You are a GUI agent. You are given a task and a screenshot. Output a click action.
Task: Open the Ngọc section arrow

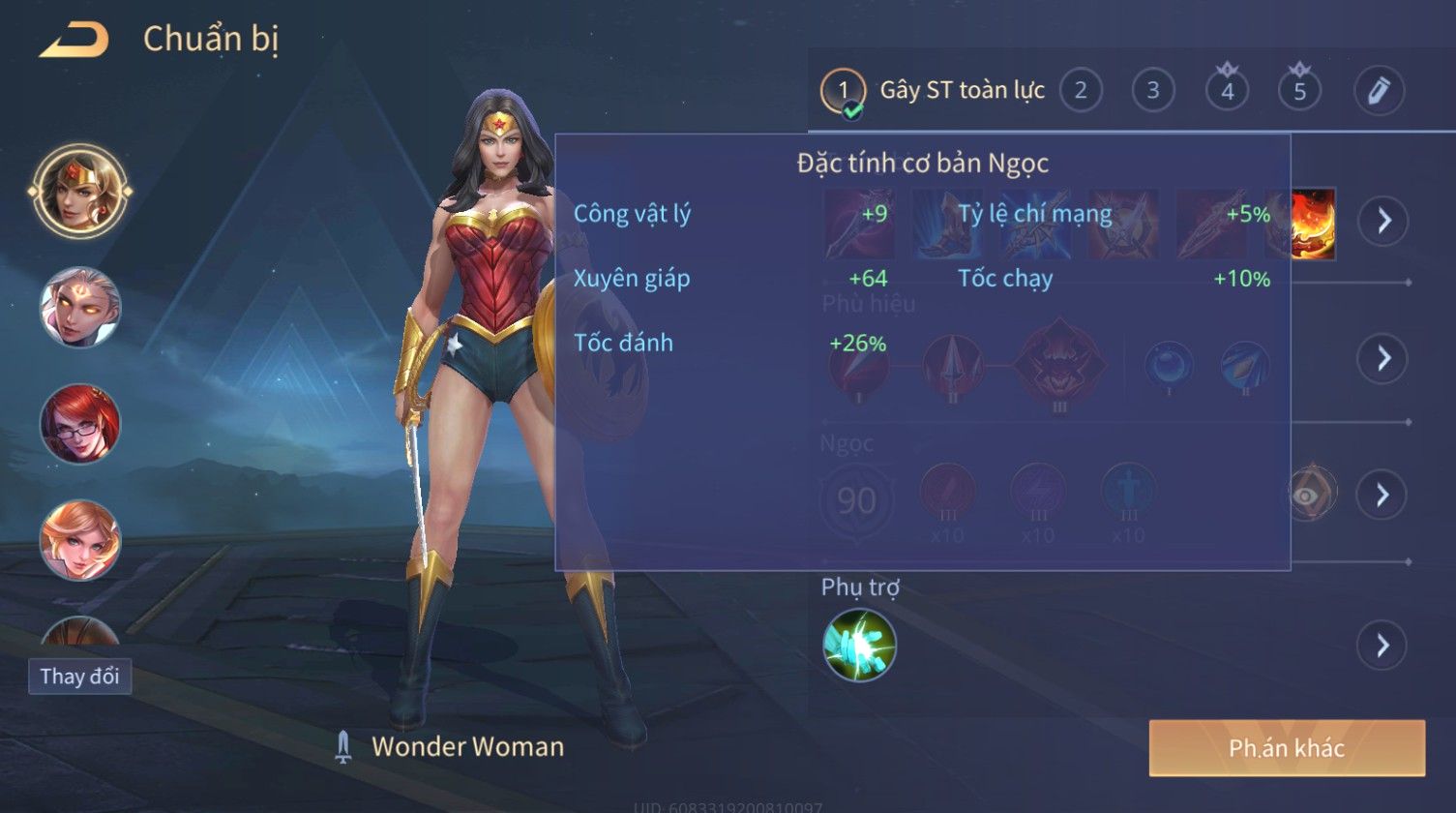coord(1382,495)
